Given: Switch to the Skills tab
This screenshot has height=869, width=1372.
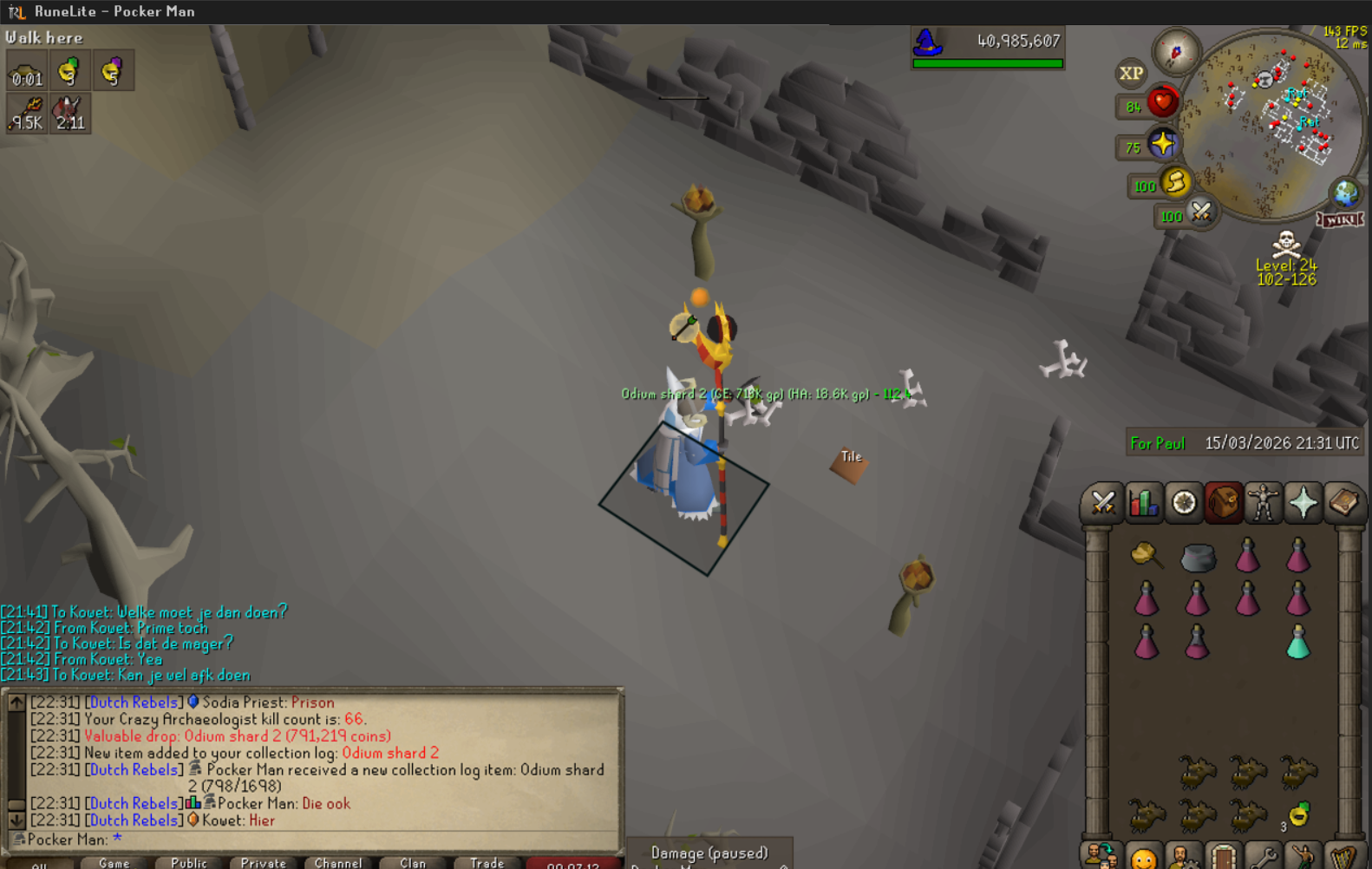Looking at the screenshot, I should point(1143,503).
